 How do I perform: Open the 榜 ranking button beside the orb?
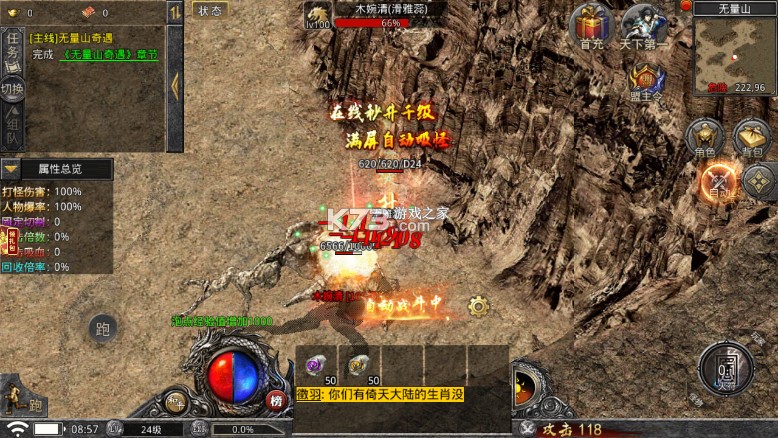[x=276, y=401]
